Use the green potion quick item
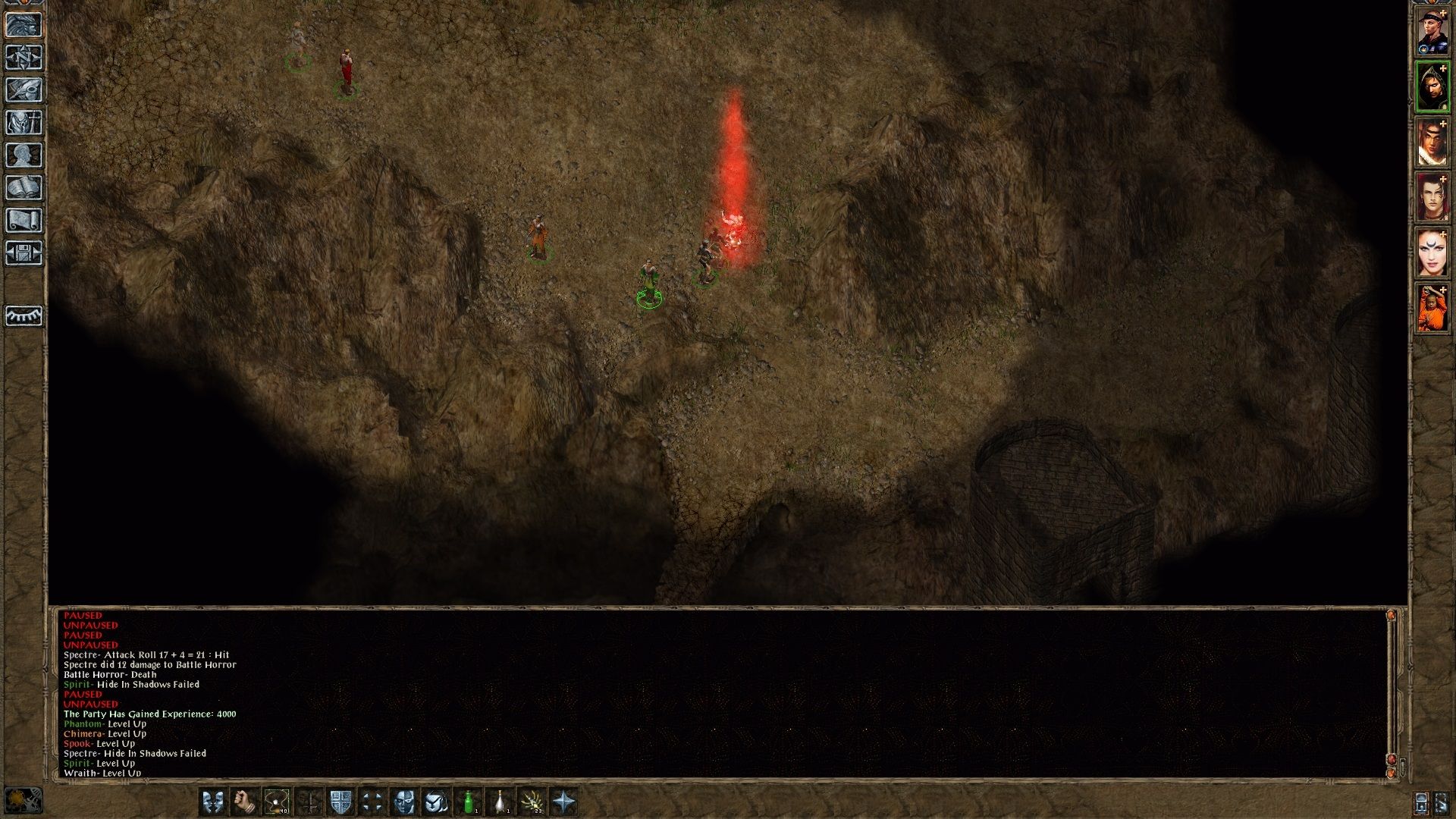This screenshot has height=819, width=1456. pos(467,803)
